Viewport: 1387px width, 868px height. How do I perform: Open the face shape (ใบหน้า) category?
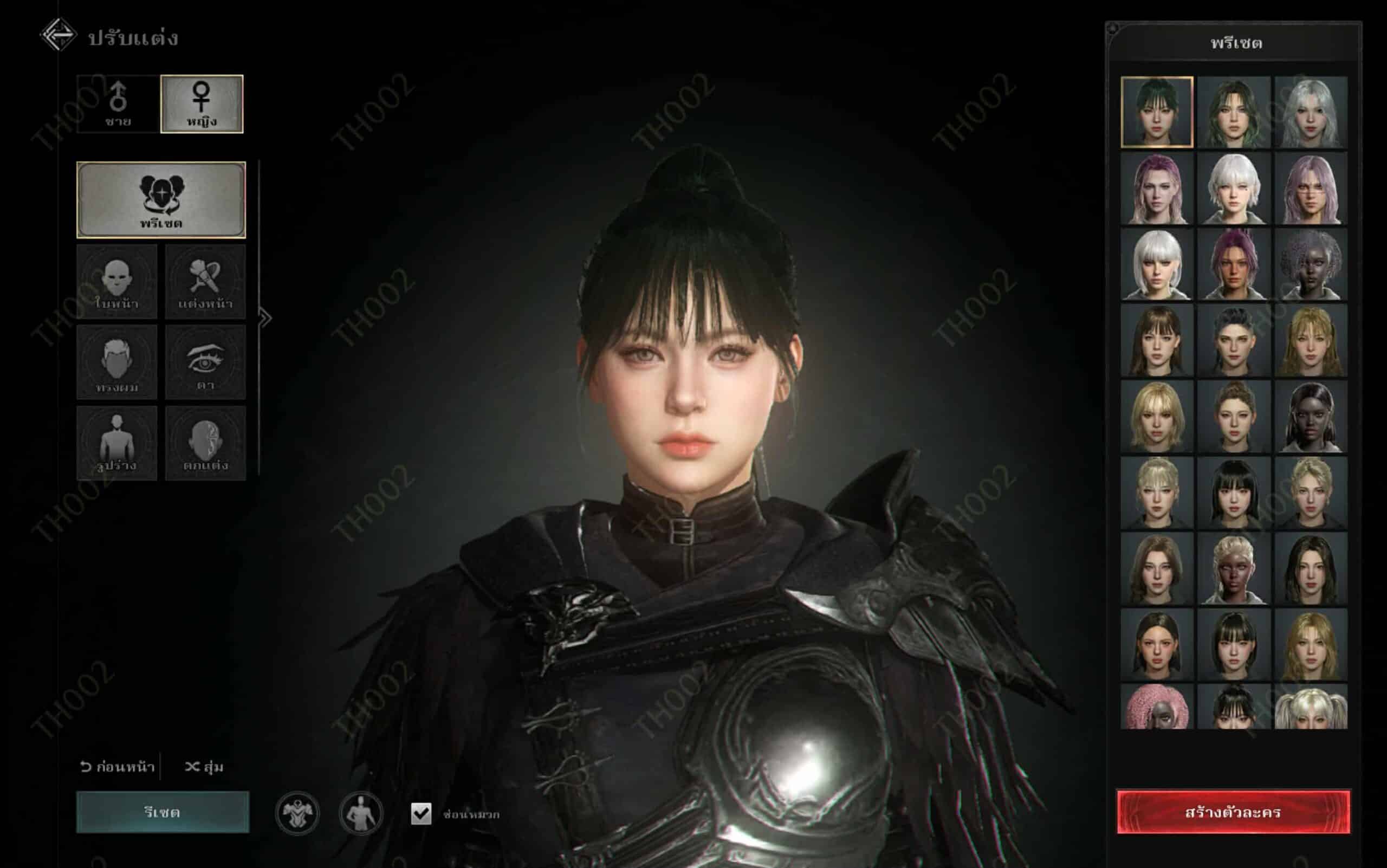click(116, 281)
